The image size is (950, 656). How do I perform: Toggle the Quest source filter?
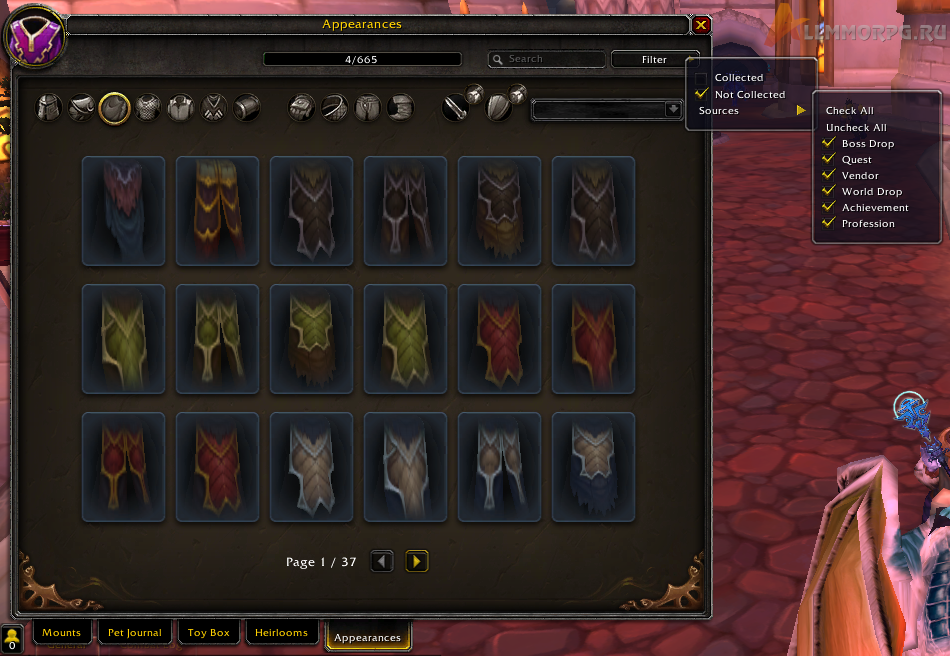point(828,160)
